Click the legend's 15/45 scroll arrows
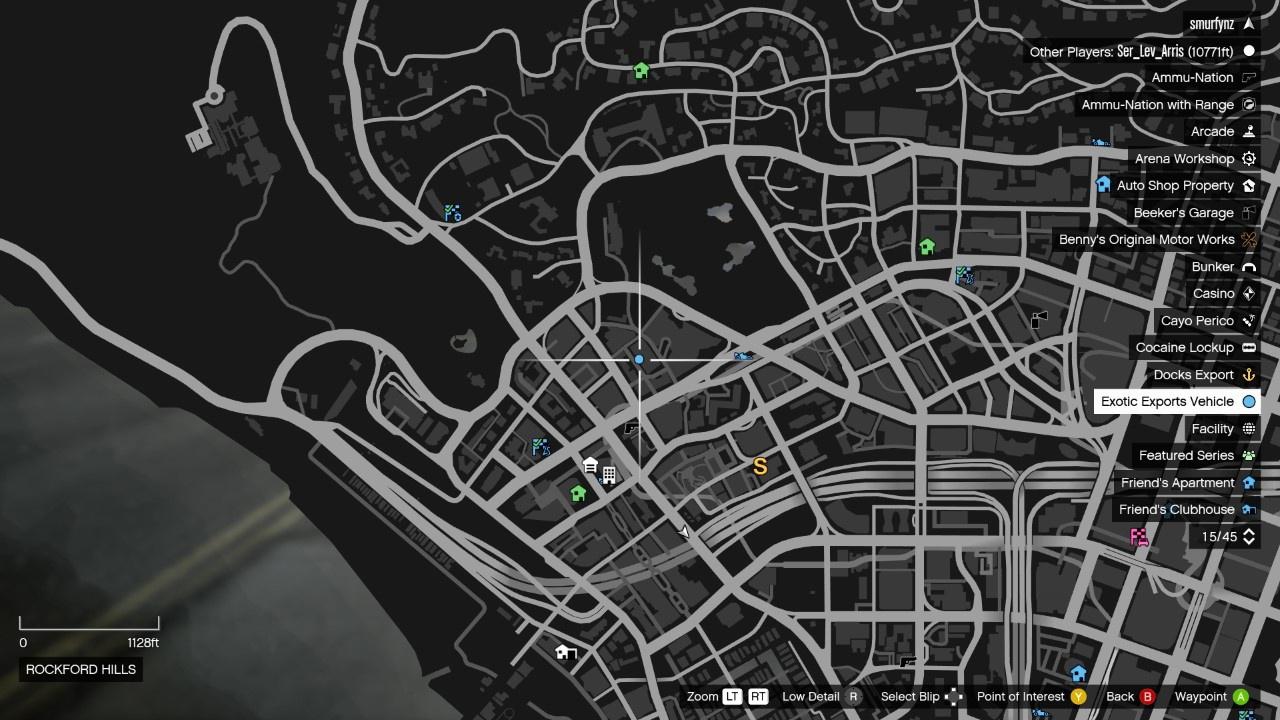Viewport: 1280px width, 720px height. [x=1249, y=537]
